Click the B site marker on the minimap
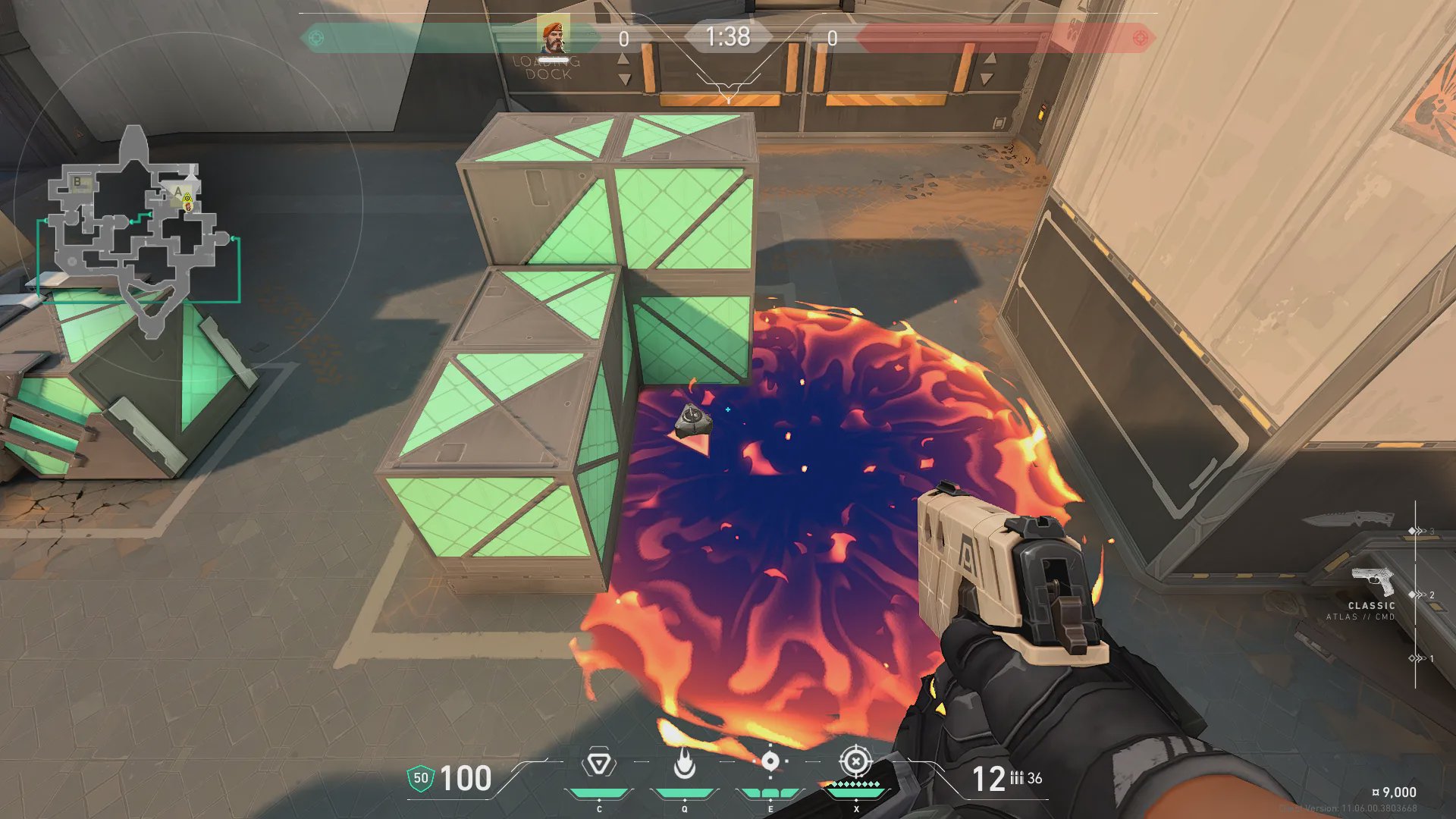Image resolution: width=1456 pixels, height=819 pixels. 77,182
